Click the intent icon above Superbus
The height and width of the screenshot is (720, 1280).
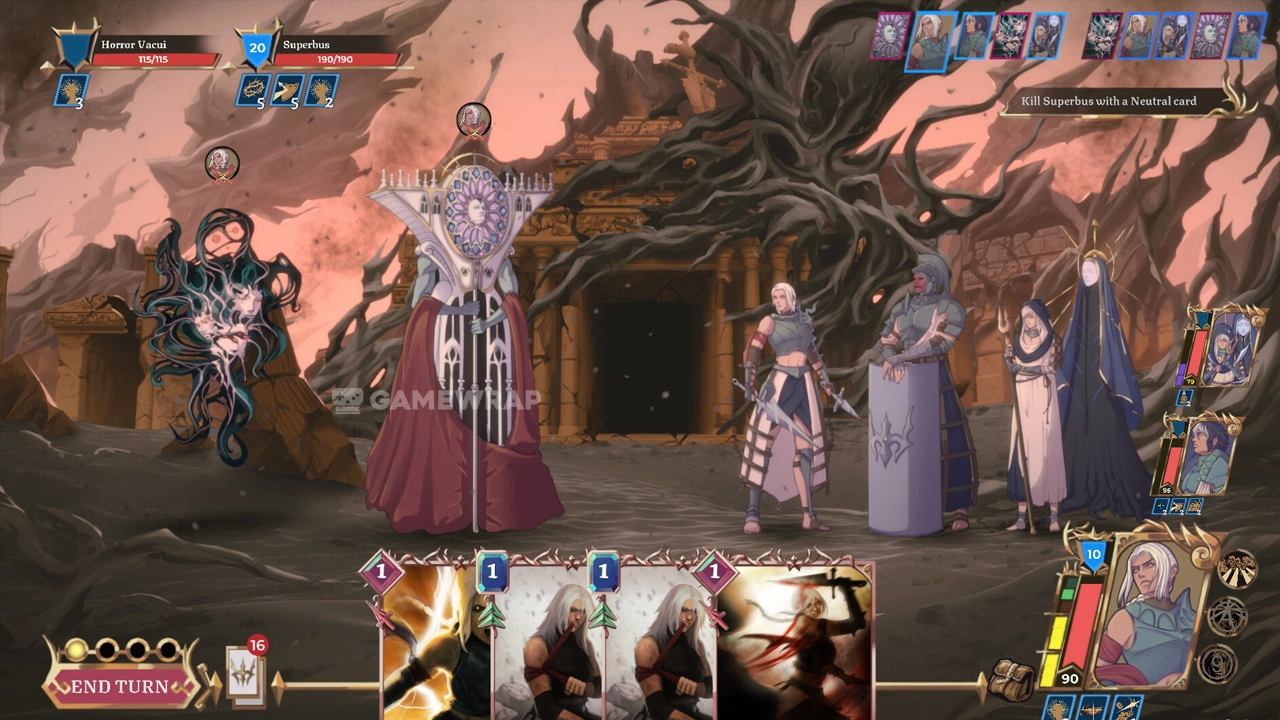[474, 120]
